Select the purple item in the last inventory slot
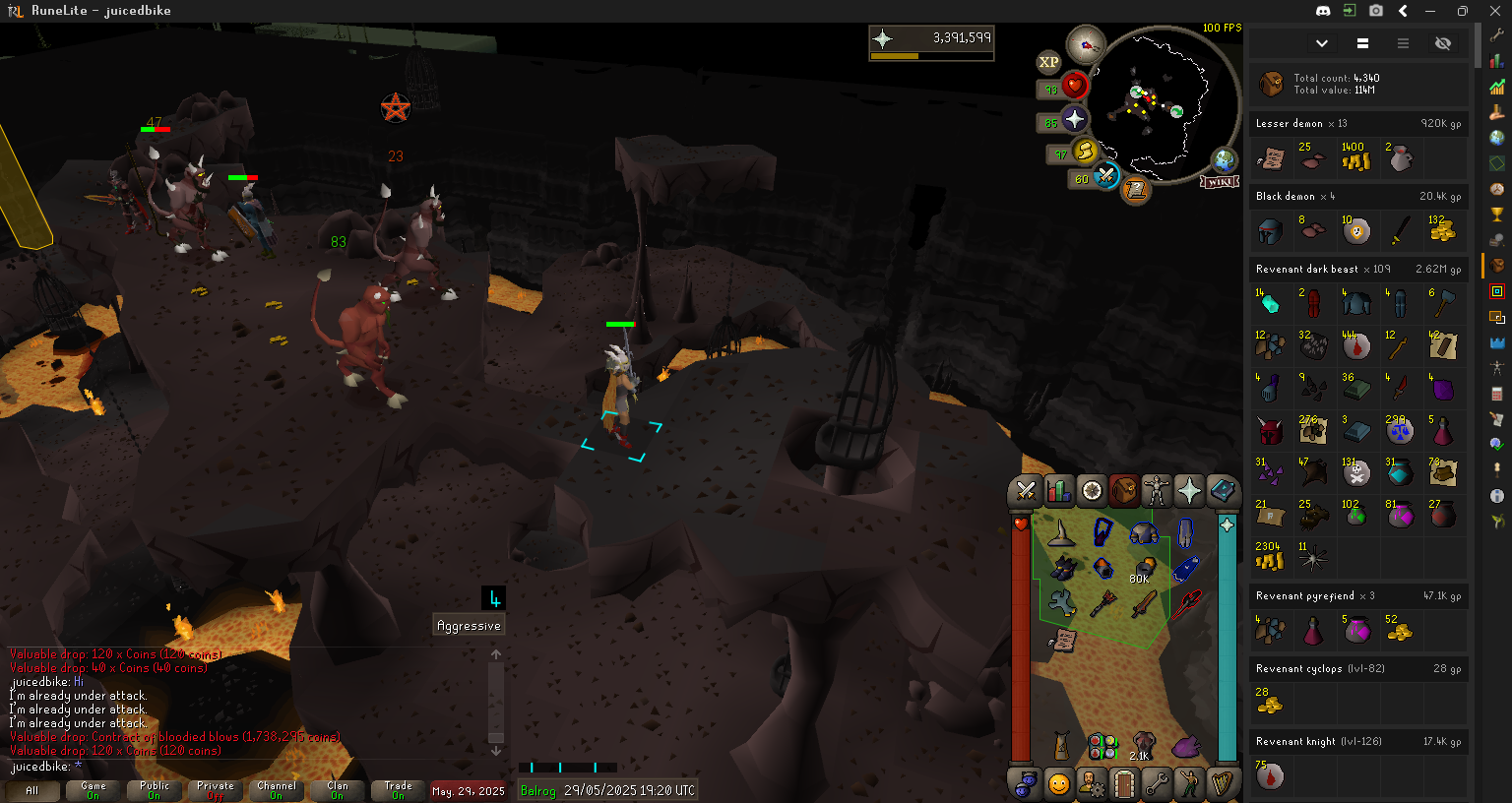 (1185, 747)
